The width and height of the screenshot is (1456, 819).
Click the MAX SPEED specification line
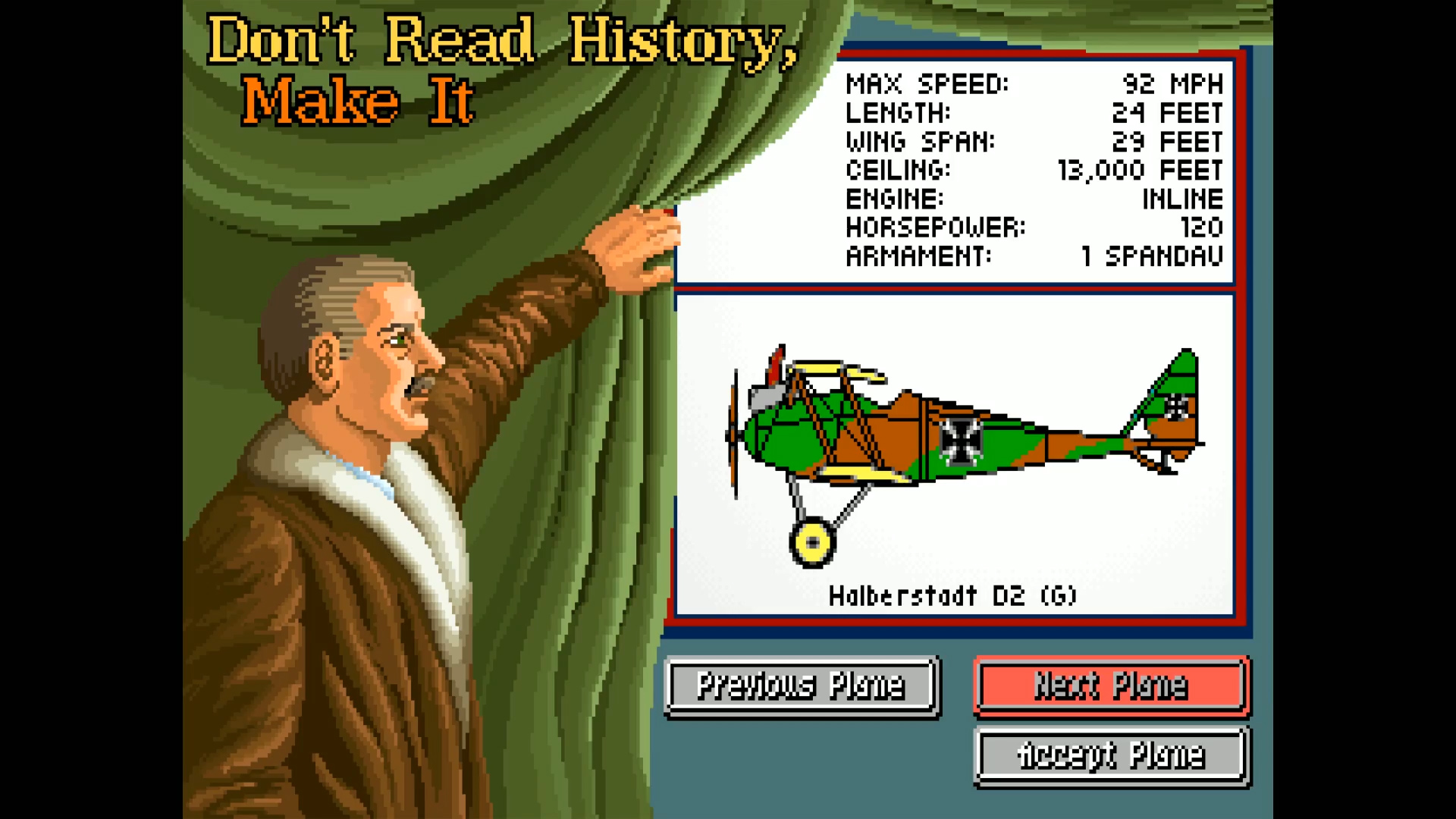tap(1031, 84)
